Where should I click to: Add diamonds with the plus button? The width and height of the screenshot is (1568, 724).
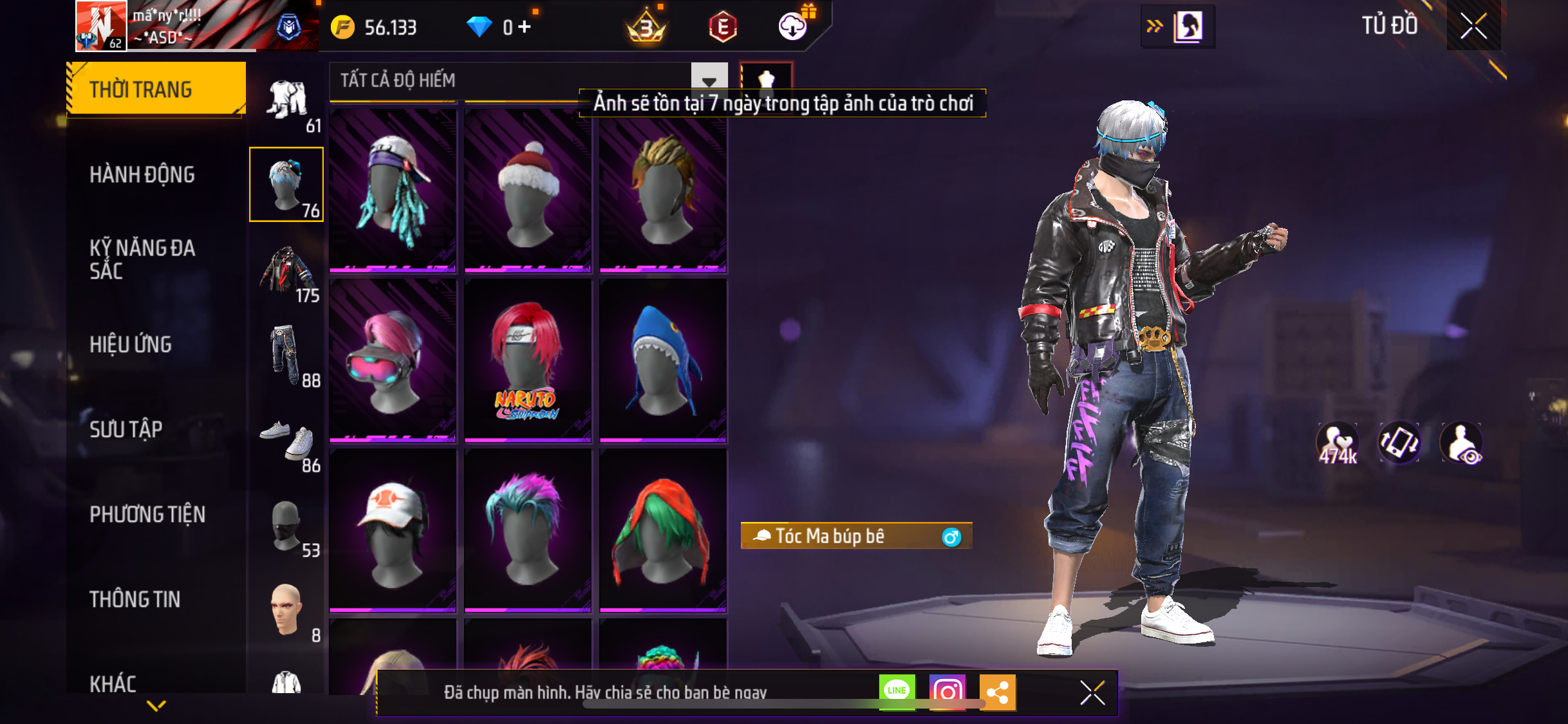pos(525,27)
